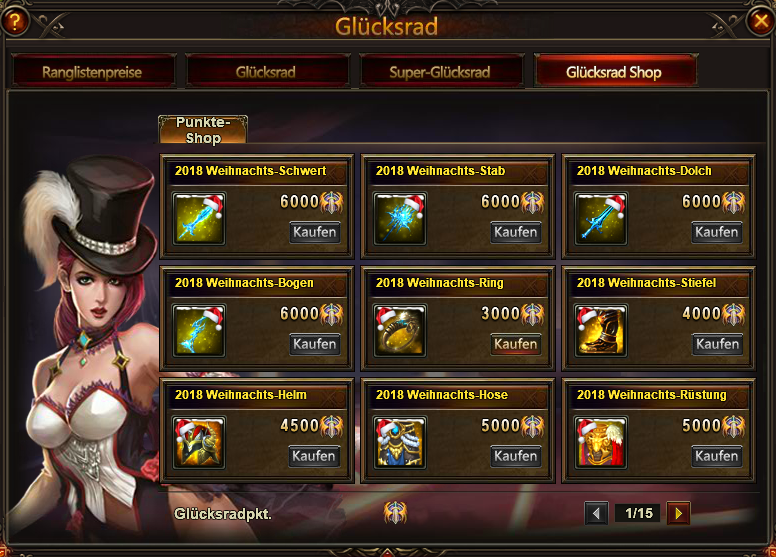776x557 pixels.
Task: Close the Glücksrad window
Action: 760,21
